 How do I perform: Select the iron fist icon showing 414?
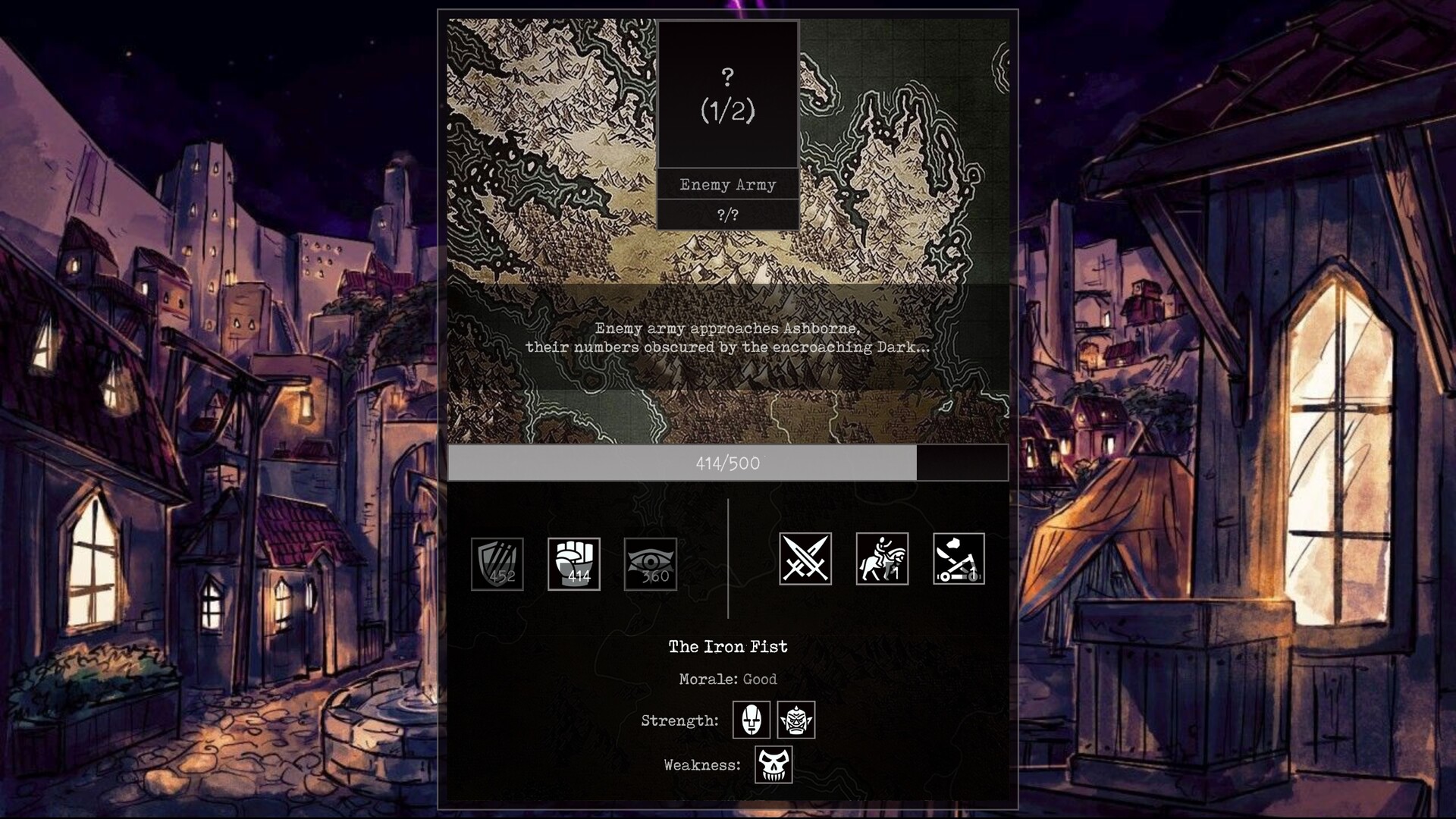[574, 563]
